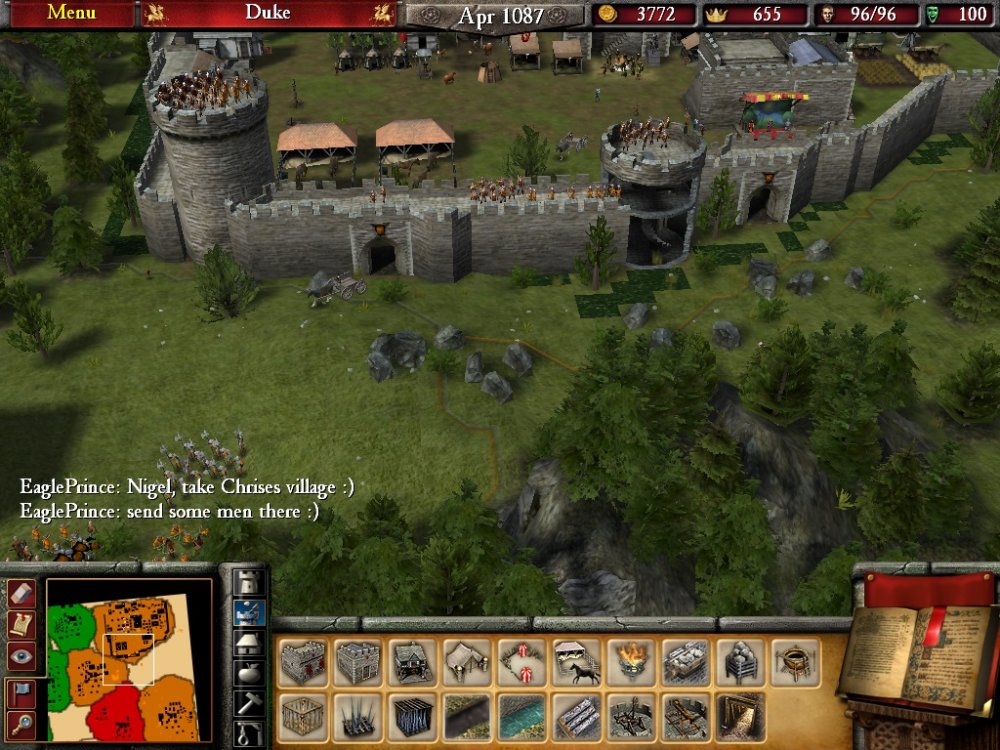Choose the tunnel entrance building
This screenshot has width=1000, height=750.
pyautogui.click(x=741, y=717)
